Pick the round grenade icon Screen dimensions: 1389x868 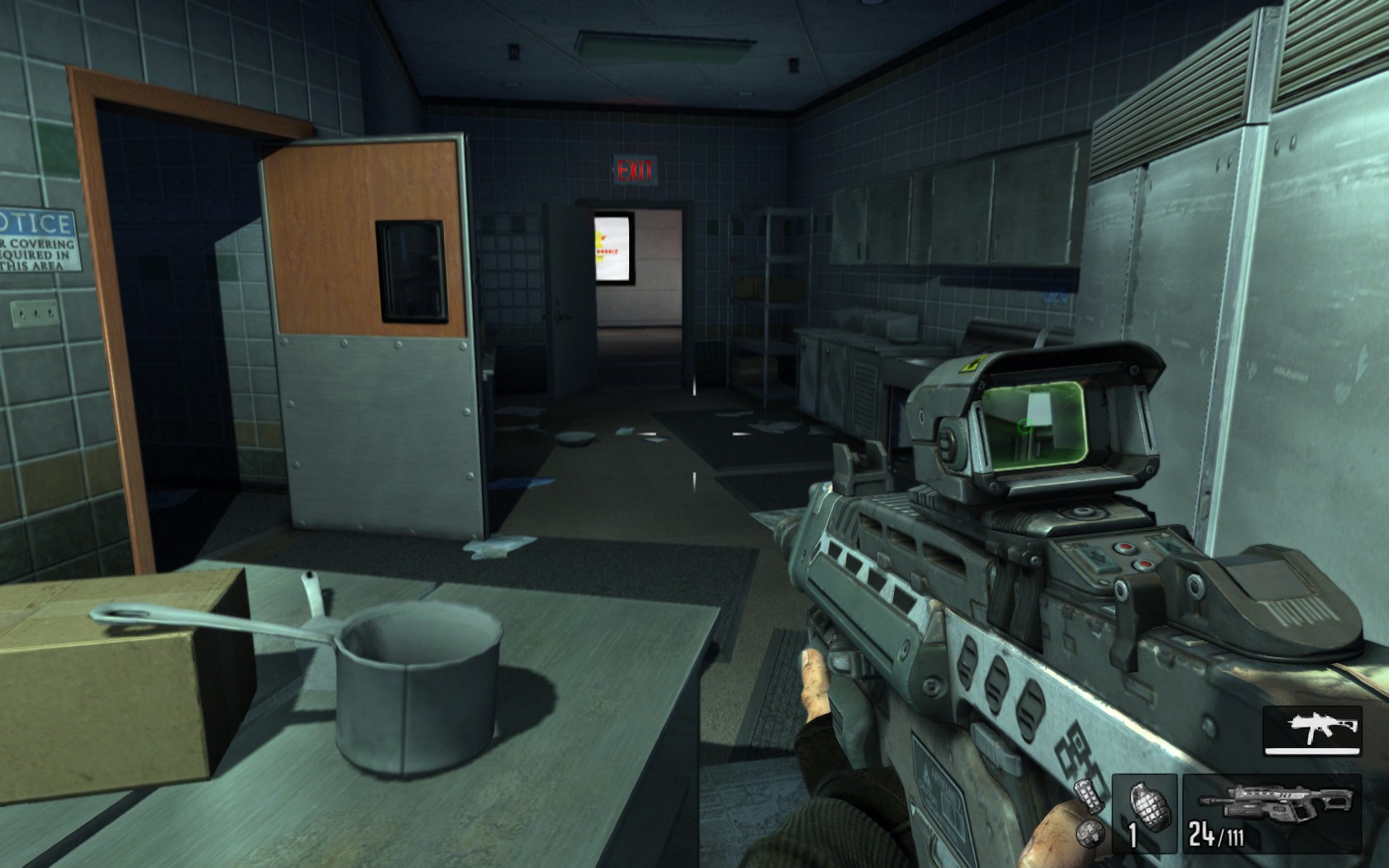point(1091,832)
